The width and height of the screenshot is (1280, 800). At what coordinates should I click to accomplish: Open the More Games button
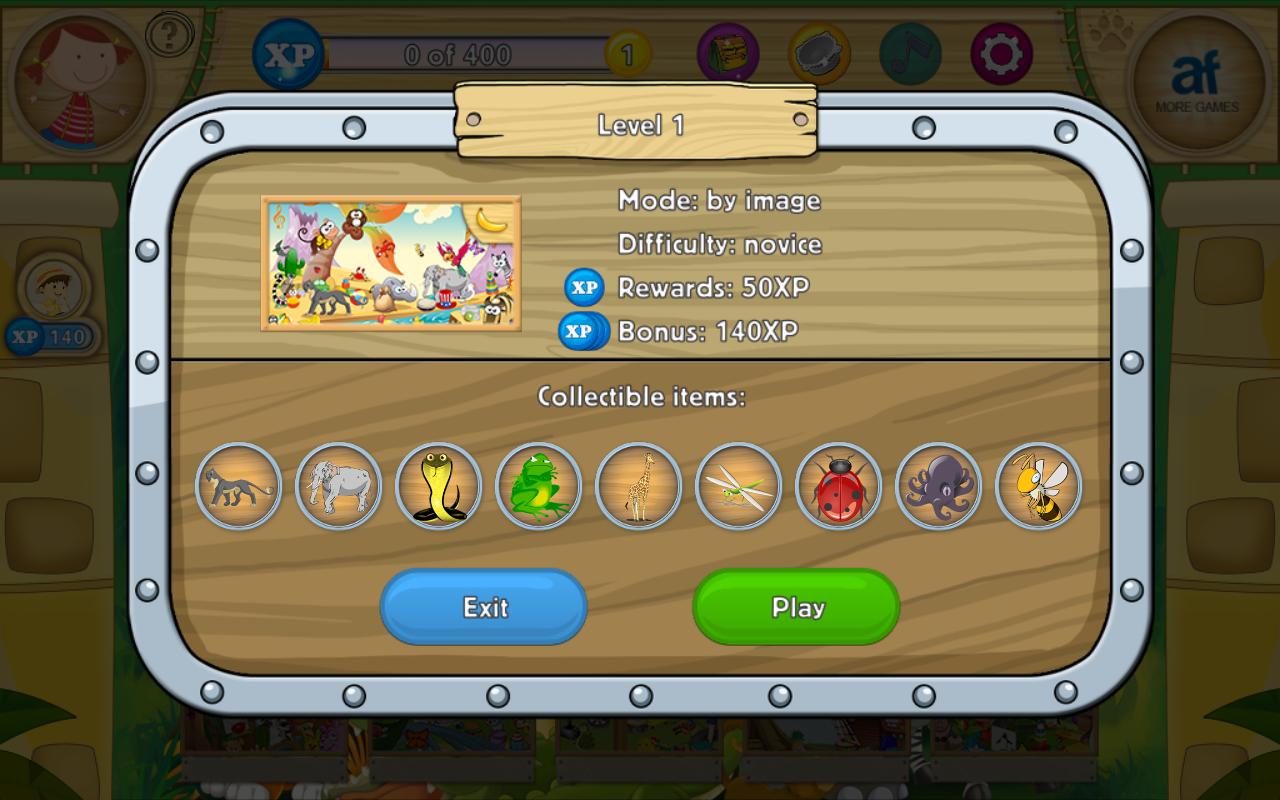(x=1197, y=82)
